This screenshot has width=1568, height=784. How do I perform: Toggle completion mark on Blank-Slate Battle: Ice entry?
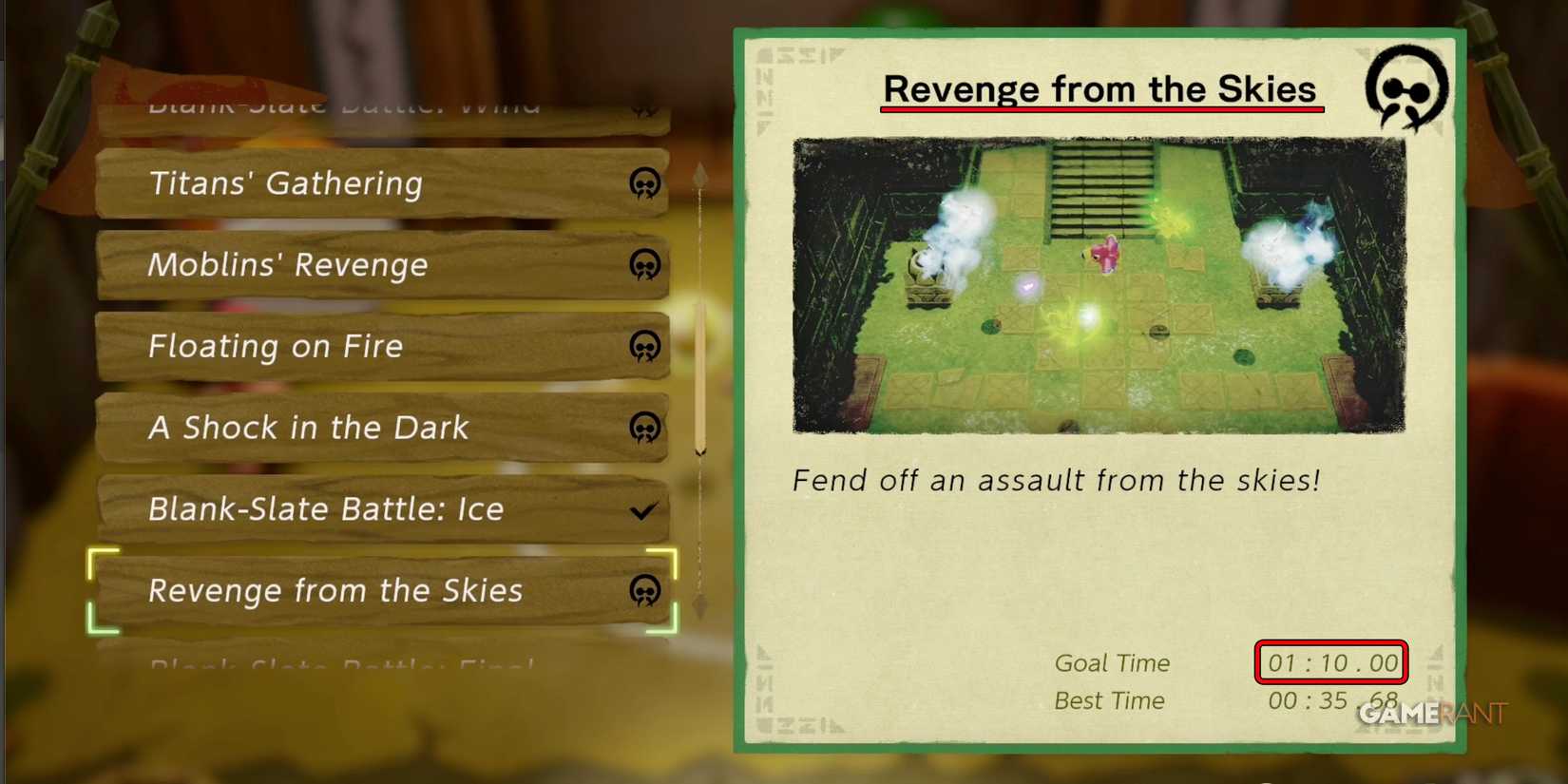point(645,509)
